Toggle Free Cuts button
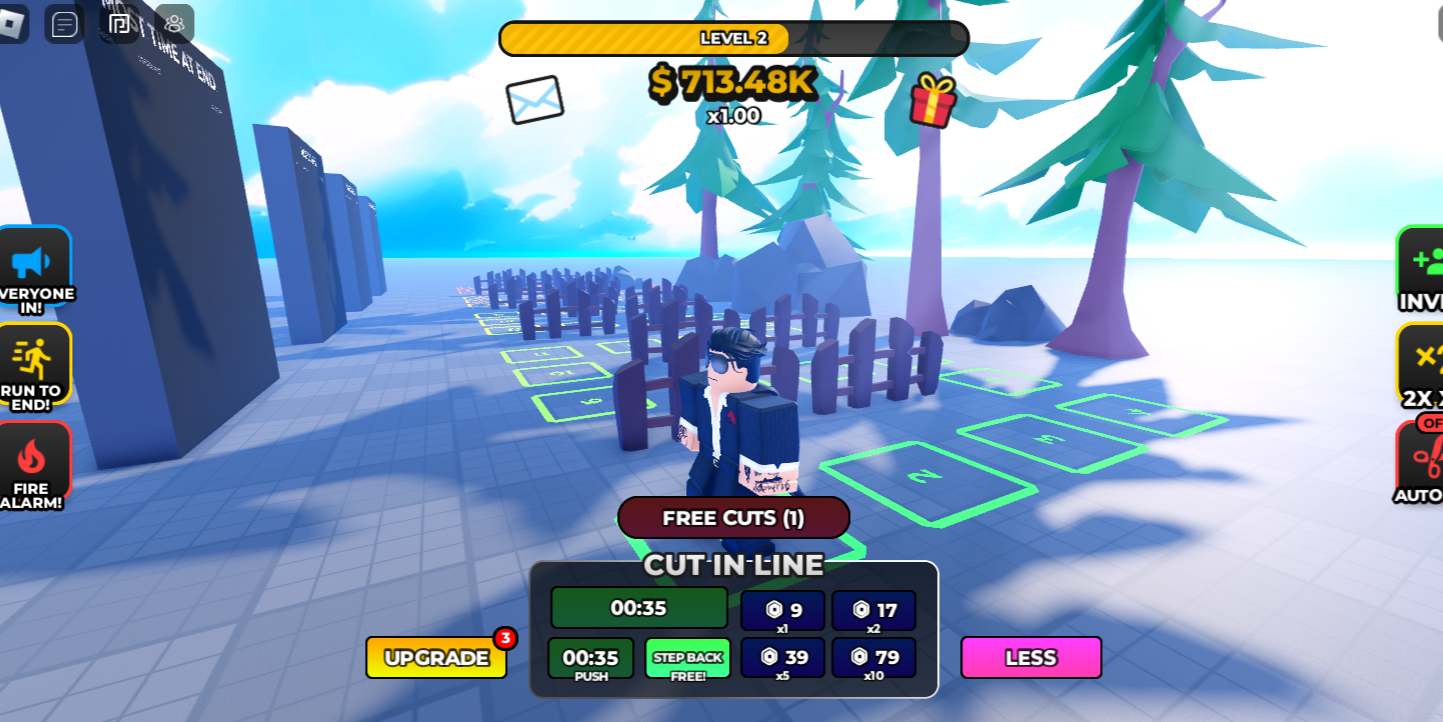 click(x=733, y=517)
